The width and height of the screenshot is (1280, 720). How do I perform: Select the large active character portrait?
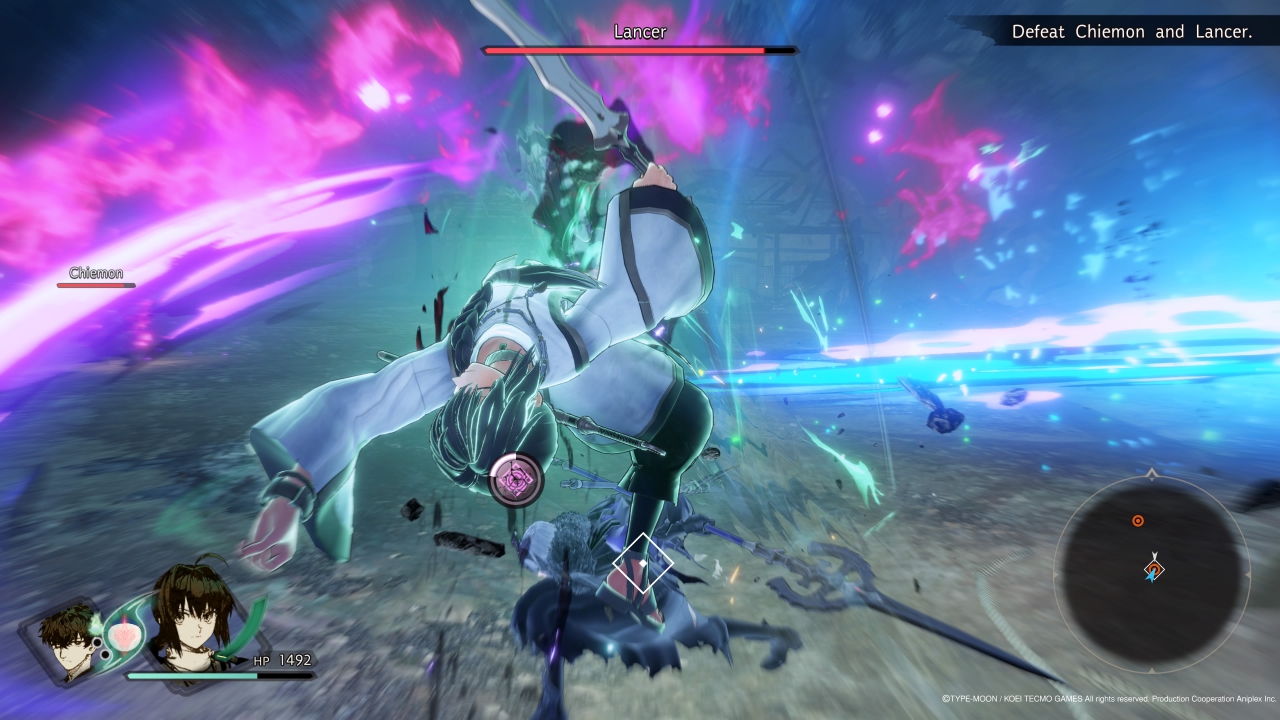[194, 615]
